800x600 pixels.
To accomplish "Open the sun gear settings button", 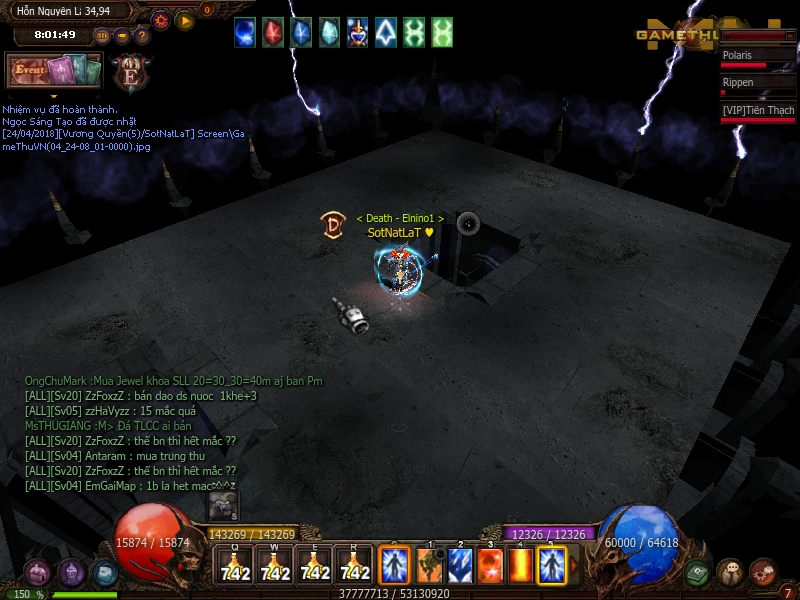I will [x=160, y=20].
